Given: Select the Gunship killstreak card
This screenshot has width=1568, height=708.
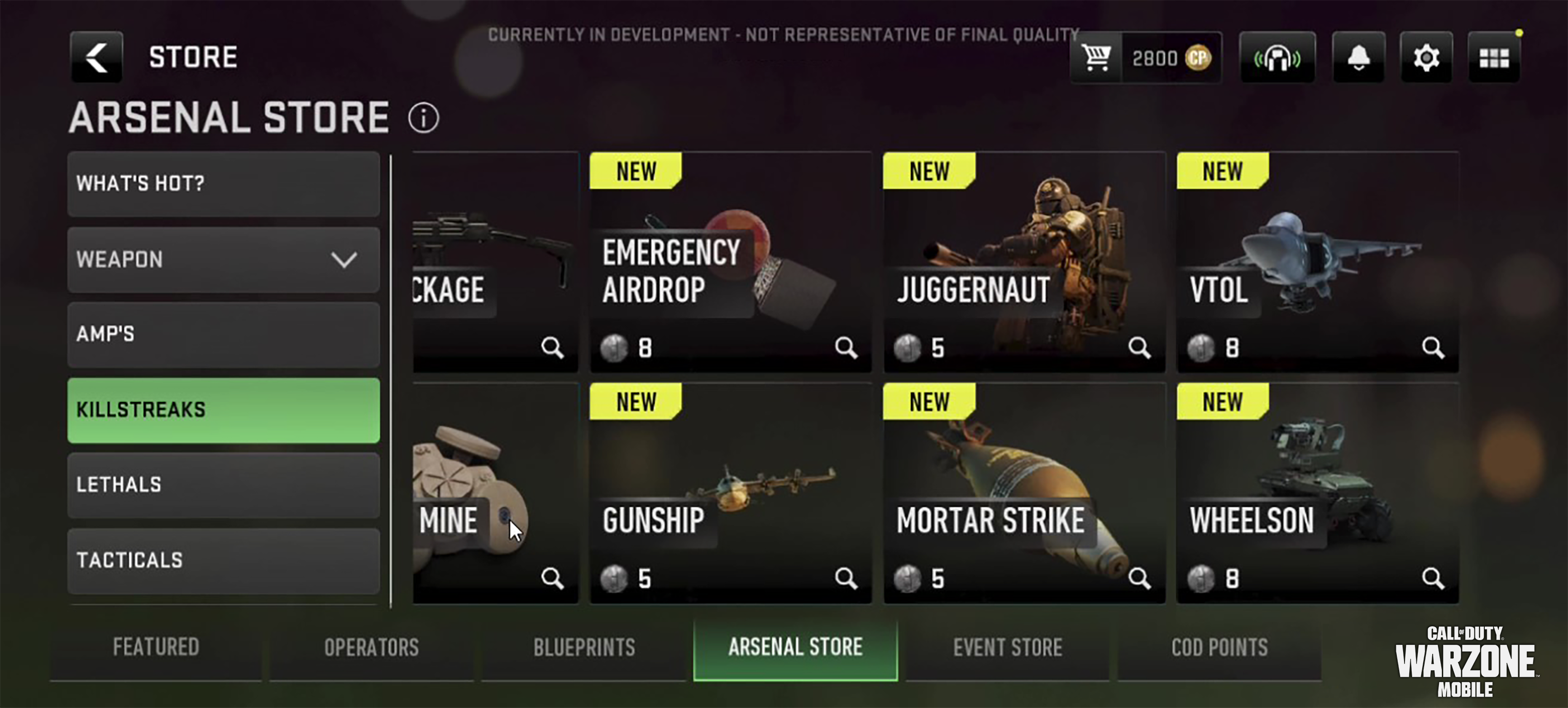Looking at the screenshot, I should tap(730, 492).
